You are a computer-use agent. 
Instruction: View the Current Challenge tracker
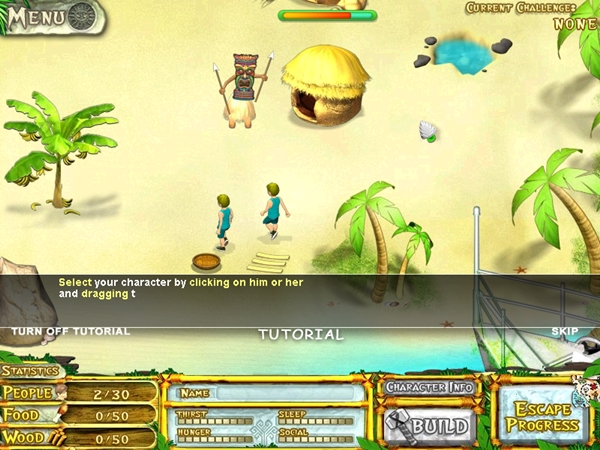click(x=531, y=14)
